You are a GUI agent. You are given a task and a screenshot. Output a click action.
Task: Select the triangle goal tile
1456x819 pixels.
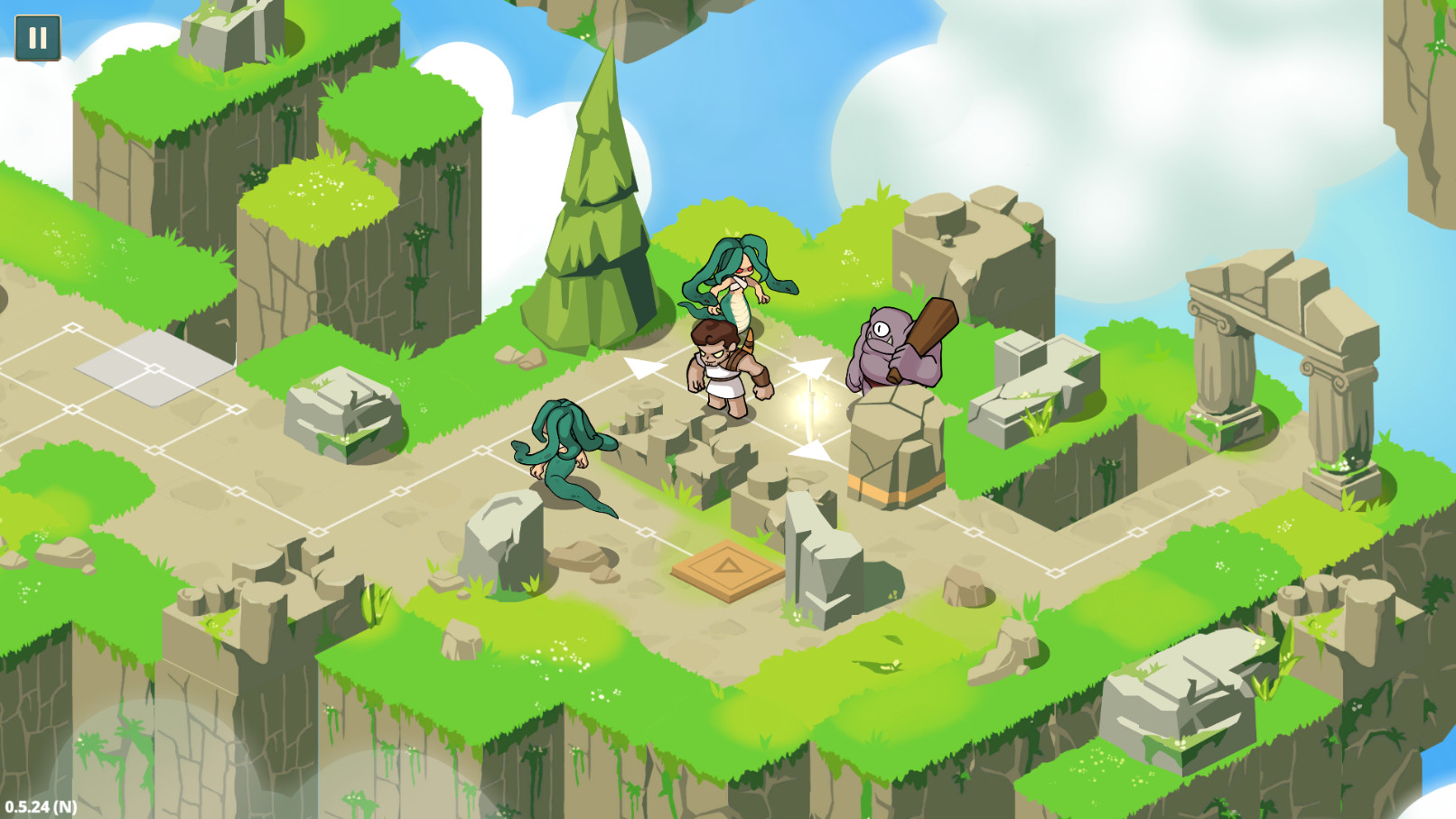click(728, 568)
